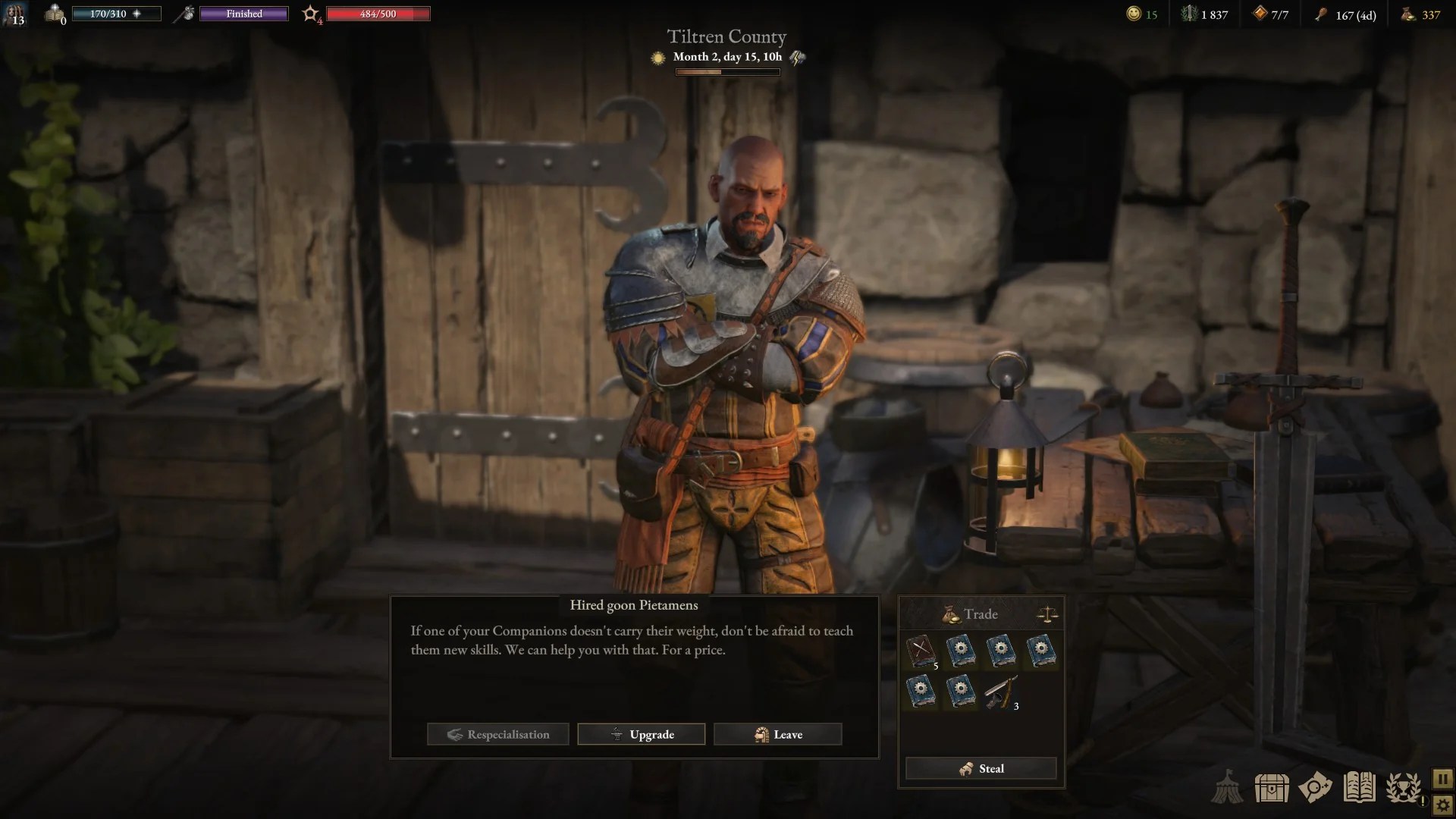Click the scales icon on the Trade panel

point(1047,613)
